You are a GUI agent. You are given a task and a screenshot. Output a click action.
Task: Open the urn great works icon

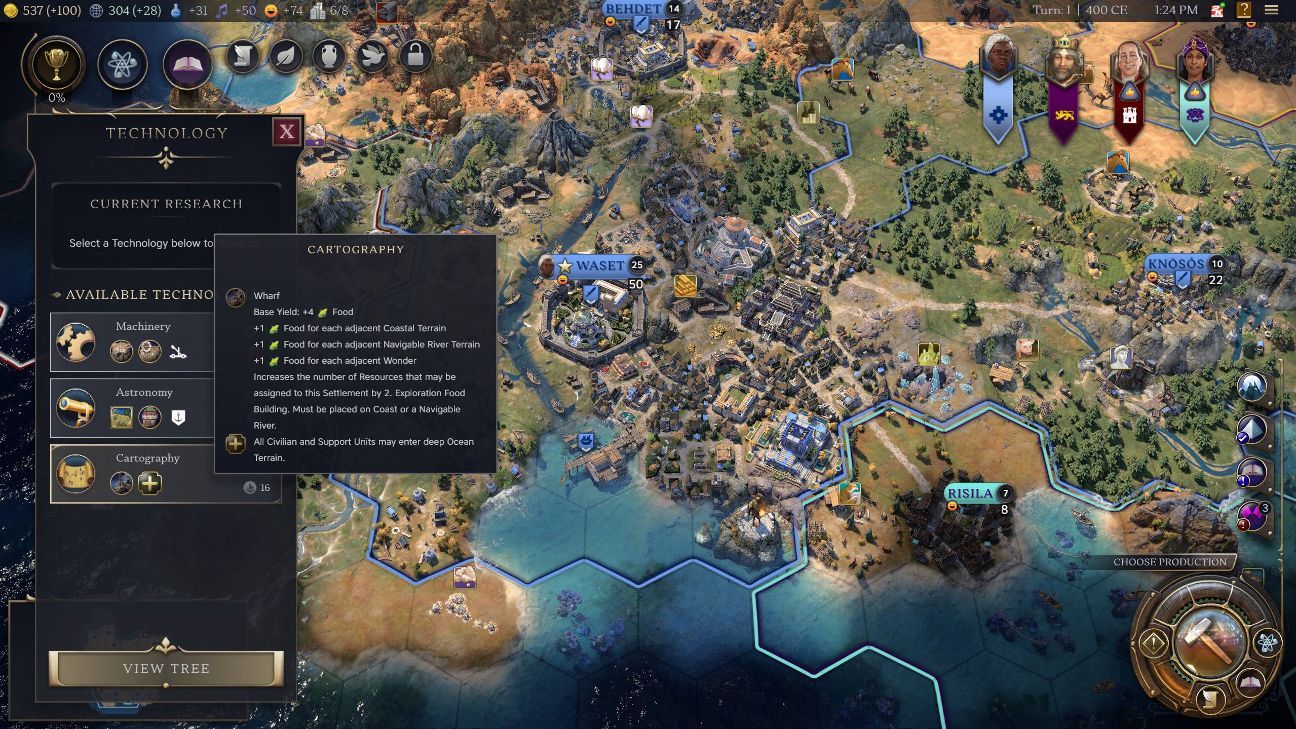click(x=329, y=56)
